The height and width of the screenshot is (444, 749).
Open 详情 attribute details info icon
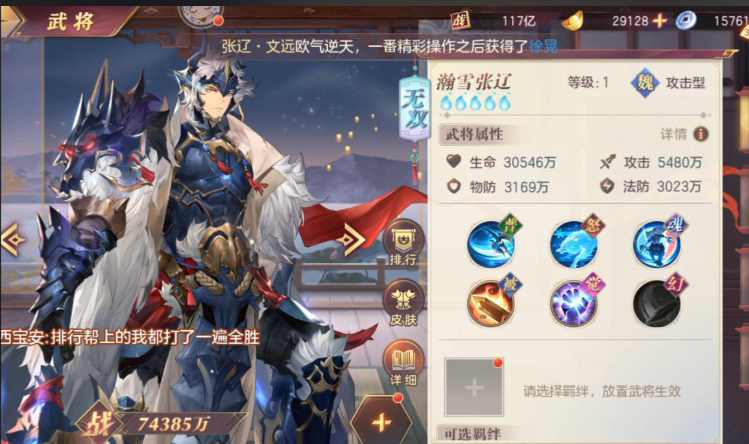click(x=701, y=134)
